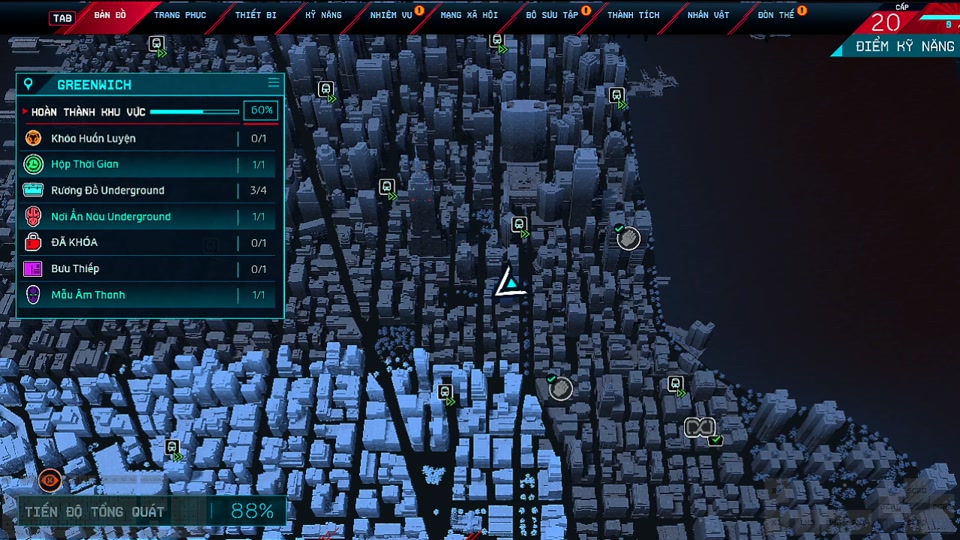
Task: Switch to the Trang Phục tab
Action: [180, 16]
